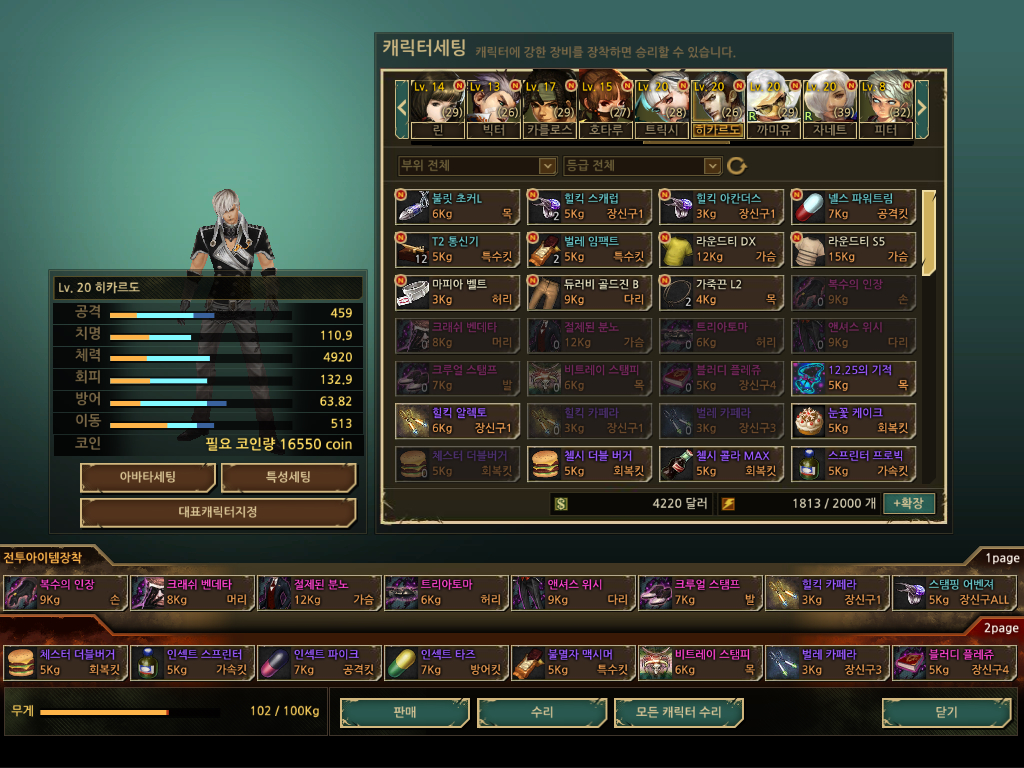Viewport: 1024px width, 768px height.
Task: Click the 수리 repair button
Action: [542, 712]
